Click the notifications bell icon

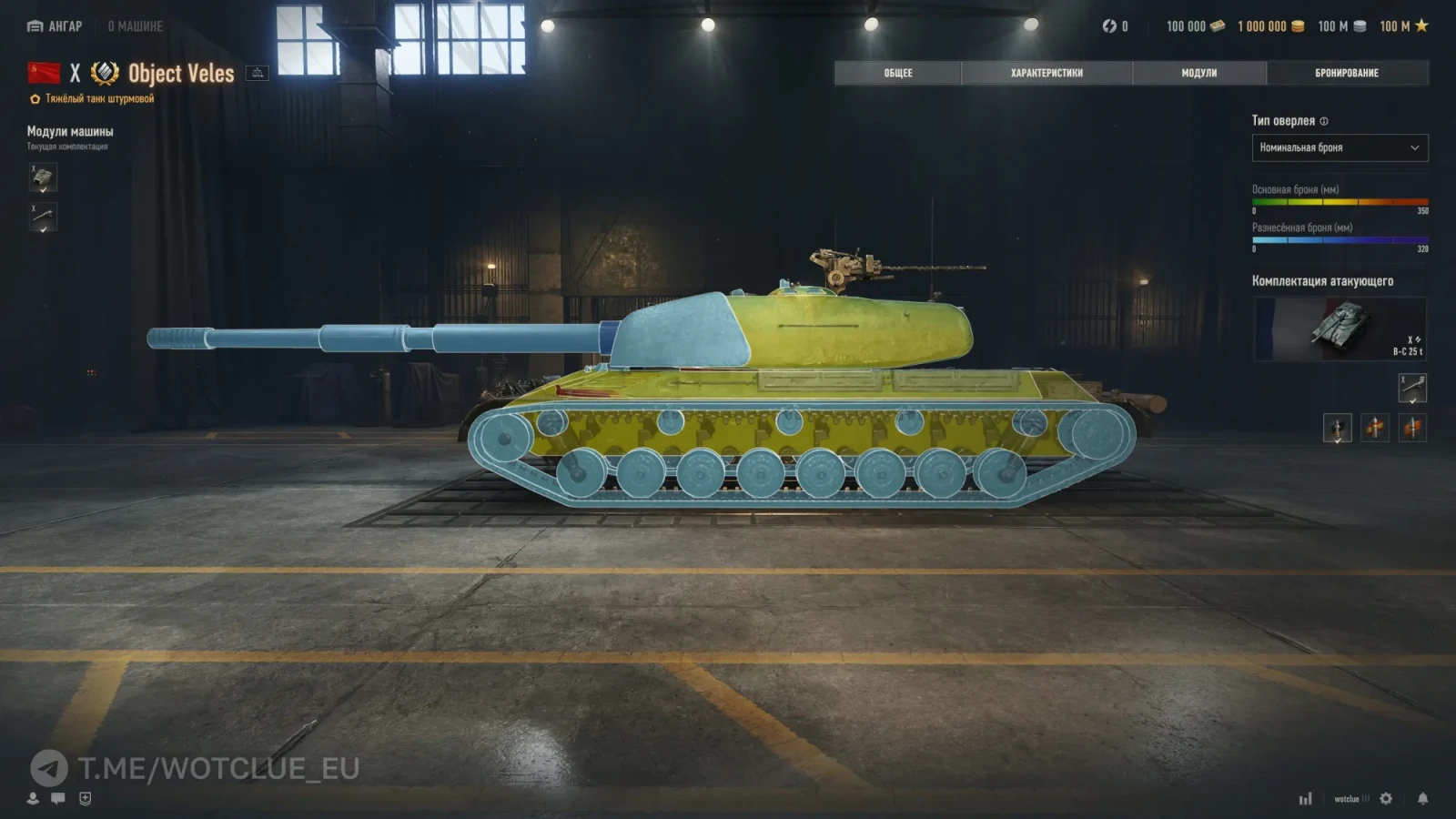[x=1422, y=798]
